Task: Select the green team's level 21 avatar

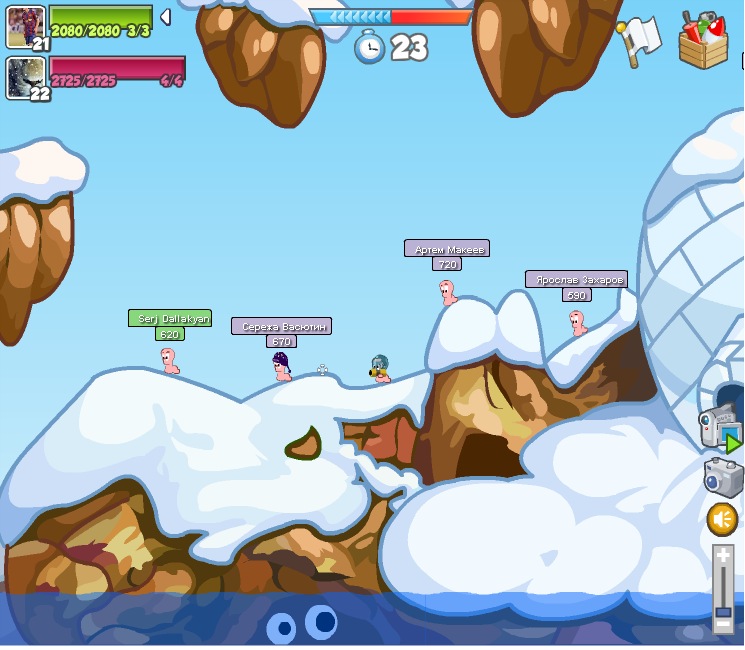Action: pyautogui.click(x=25, y=26)
